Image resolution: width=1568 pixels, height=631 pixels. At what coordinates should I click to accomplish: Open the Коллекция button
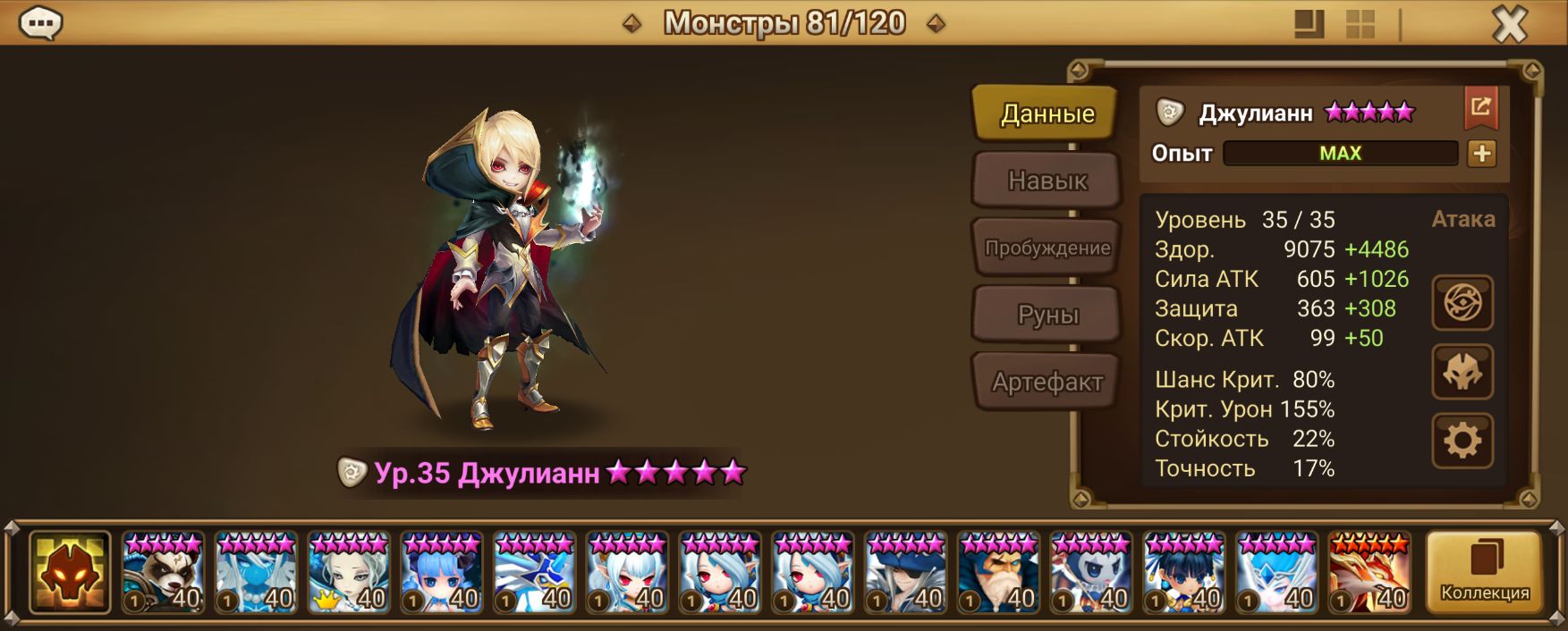[1484, 573]
